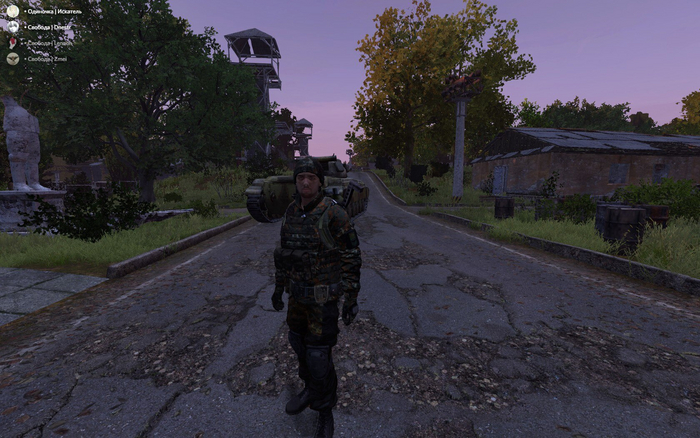
Task: Select the Одиночка | Искатель player entry
Action: (x=53, y=10)
